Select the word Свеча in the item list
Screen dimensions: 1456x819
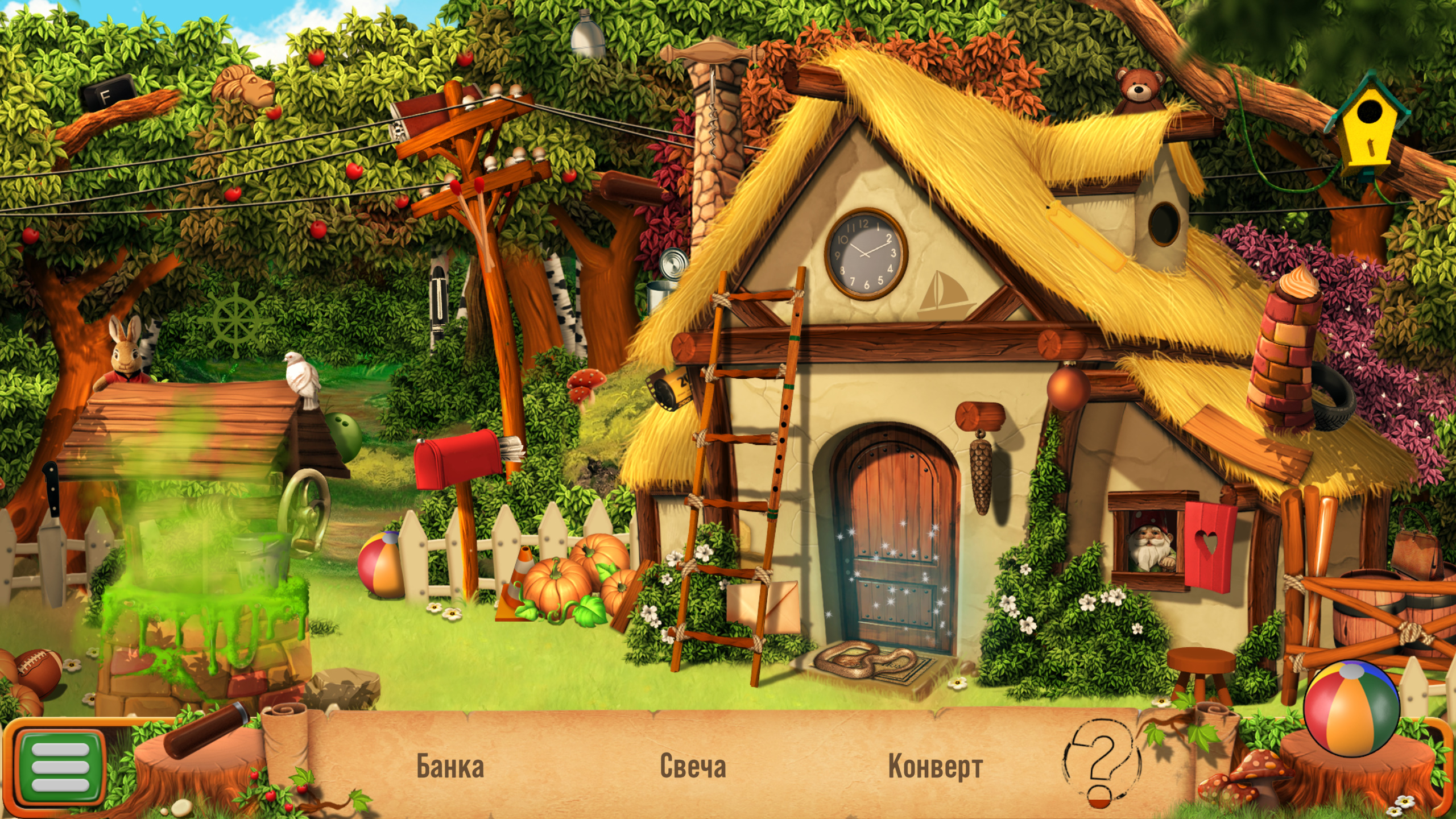[x=693, y=766]
